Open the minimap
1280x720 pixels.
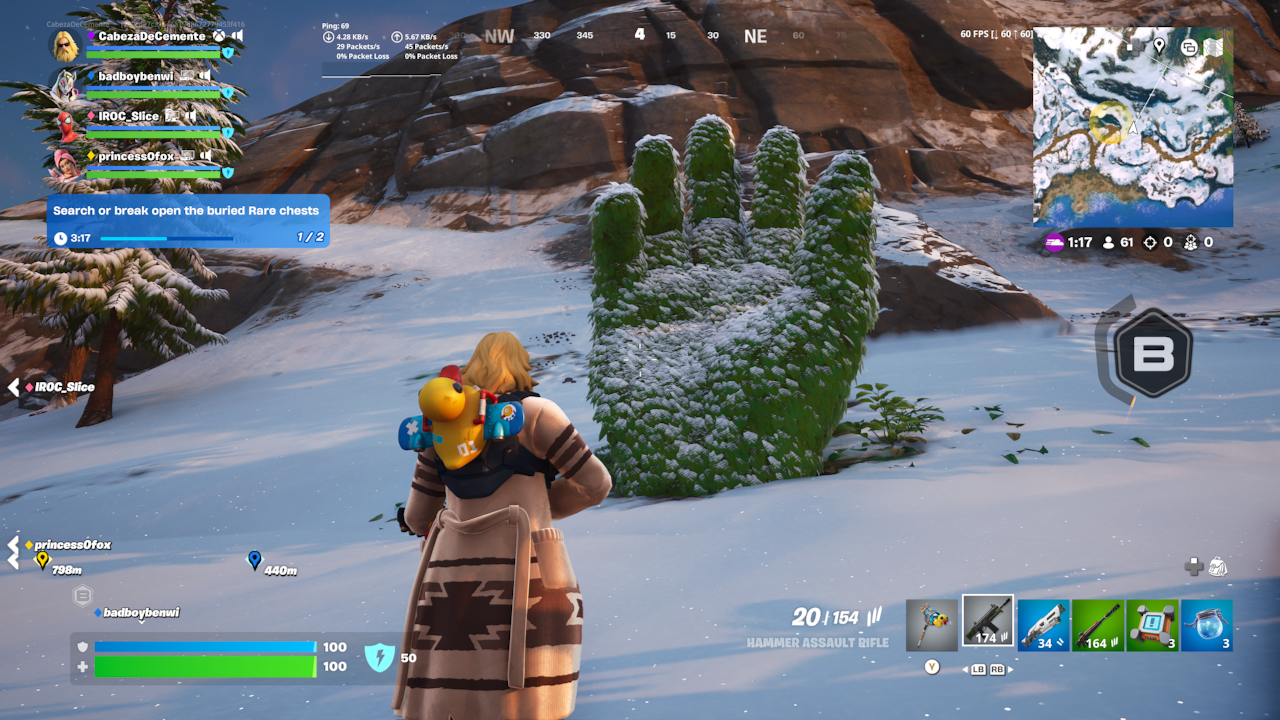click(1132, 127)
